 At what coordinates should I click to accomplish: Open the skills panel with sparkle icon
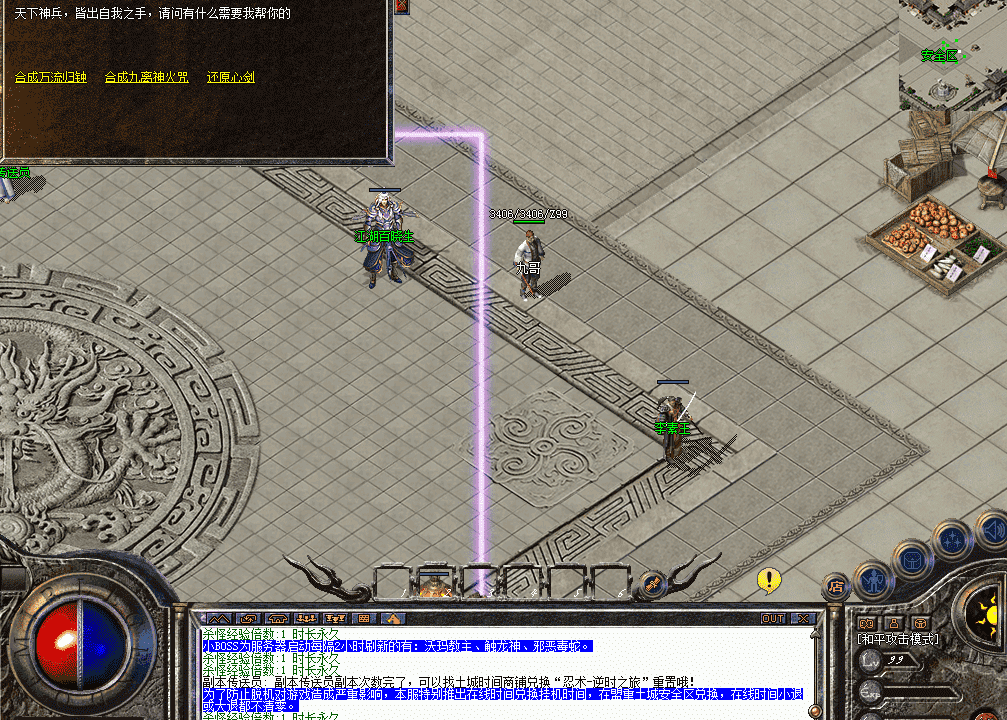click(x=951, y=539)
